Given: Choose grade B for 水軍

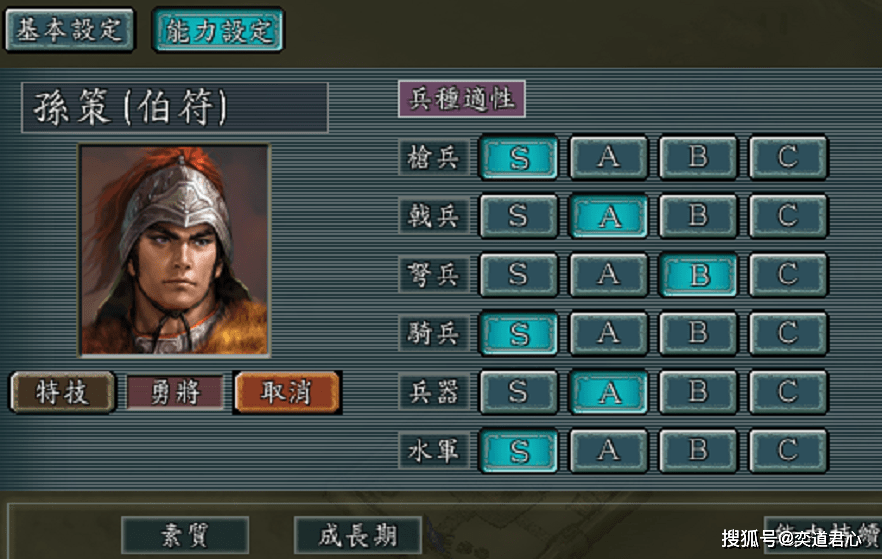Looking at the screenshot, I should 698,451.
